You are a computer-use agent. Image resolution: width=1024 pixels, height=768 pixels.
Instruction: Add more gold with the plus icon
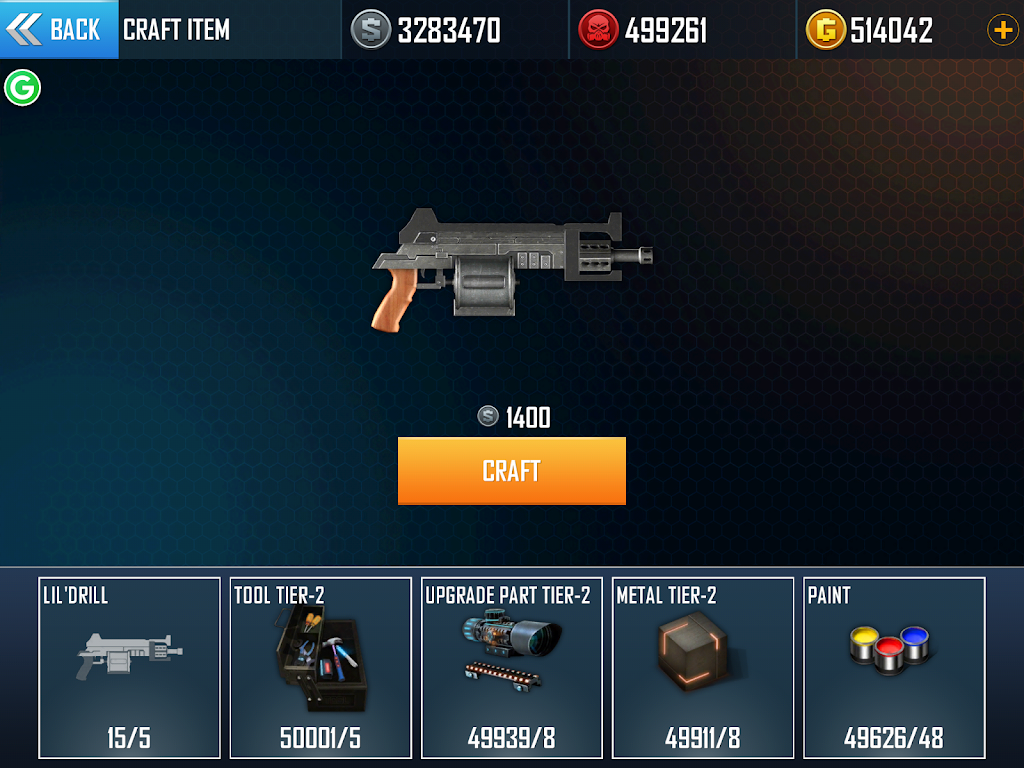point(1002,30)
